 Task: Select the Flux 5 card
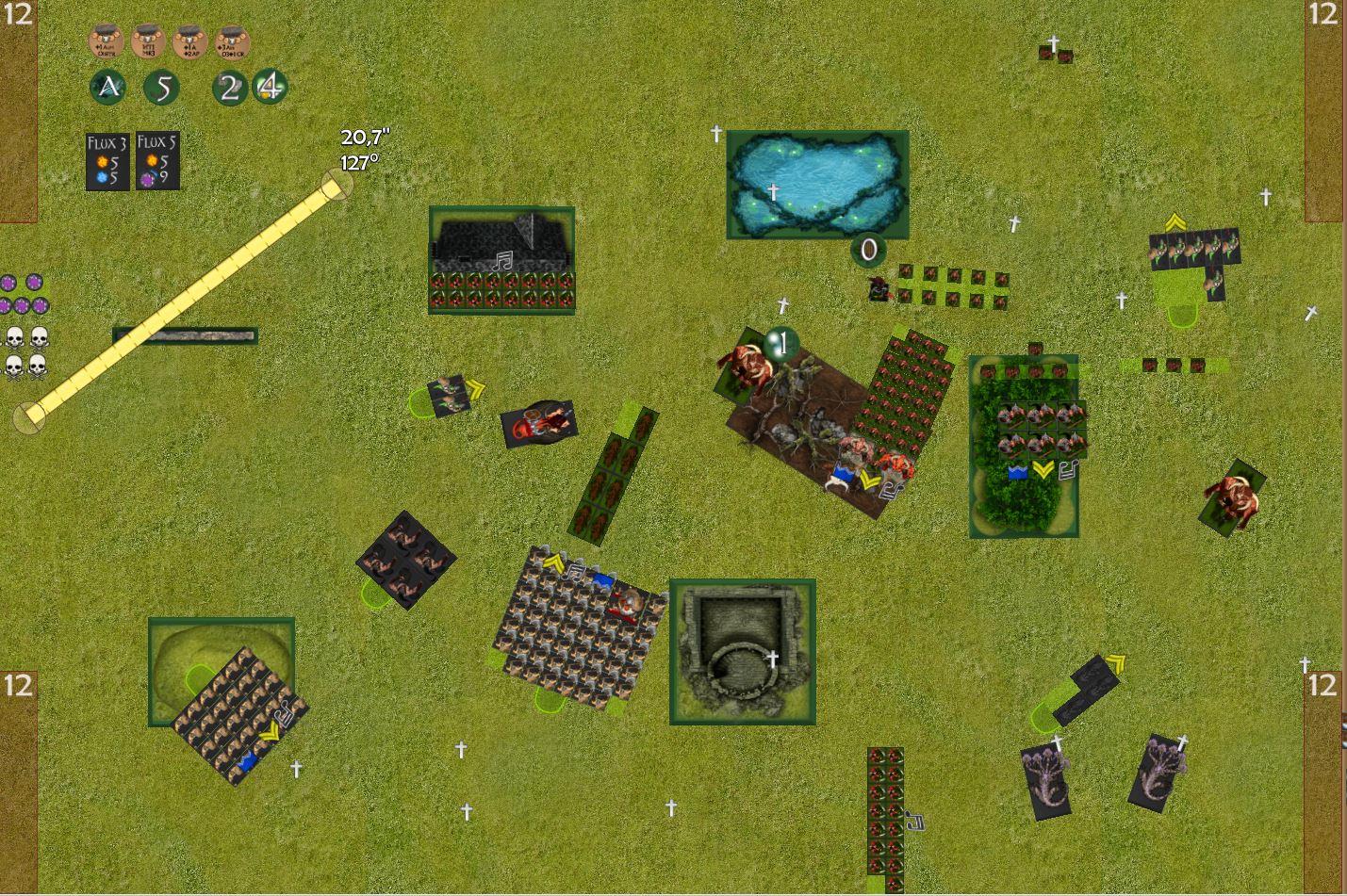[156, 161]
